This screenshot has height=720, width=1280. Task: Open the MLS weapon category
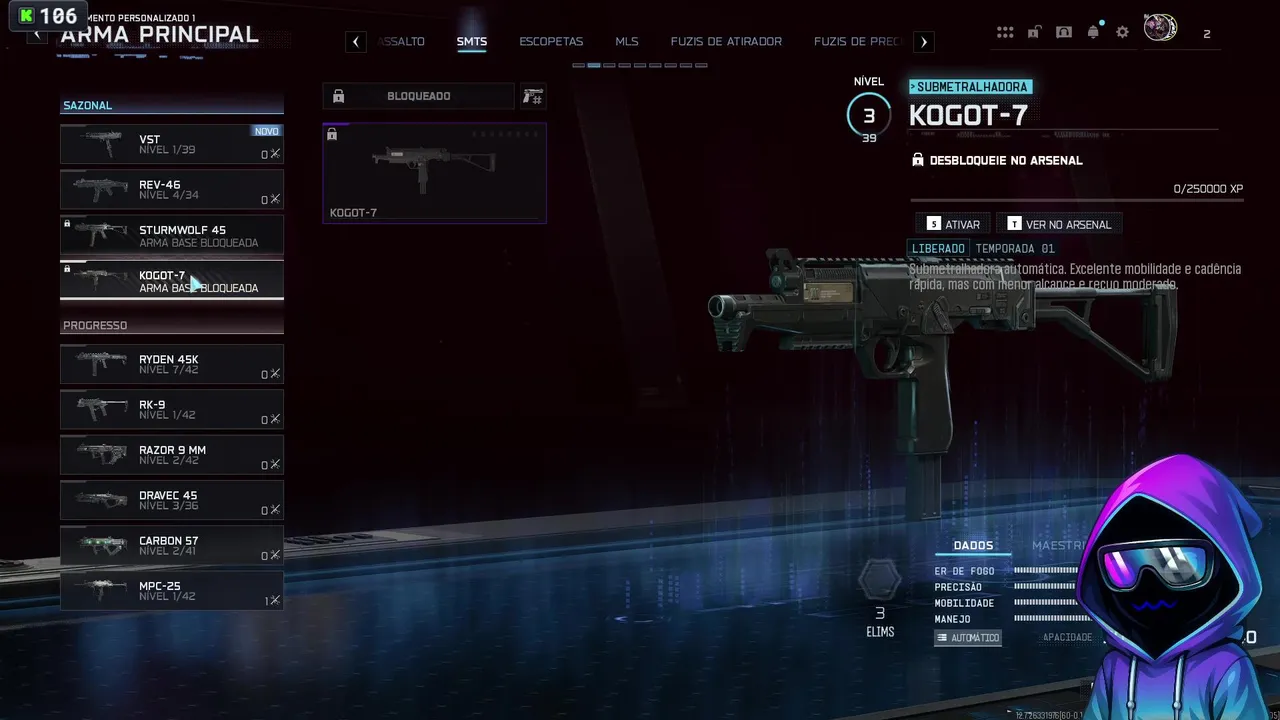627,42
